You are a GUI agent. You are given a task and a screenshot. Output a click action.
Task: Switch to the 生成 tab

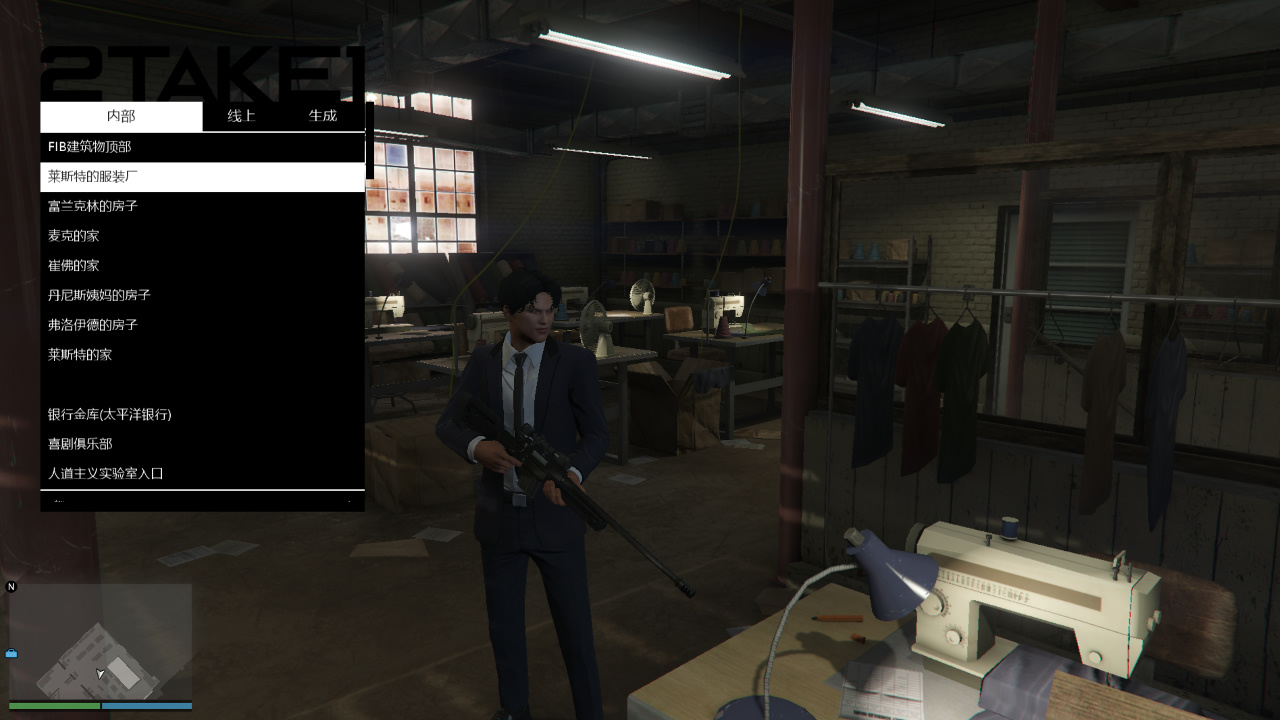(323, 116)
